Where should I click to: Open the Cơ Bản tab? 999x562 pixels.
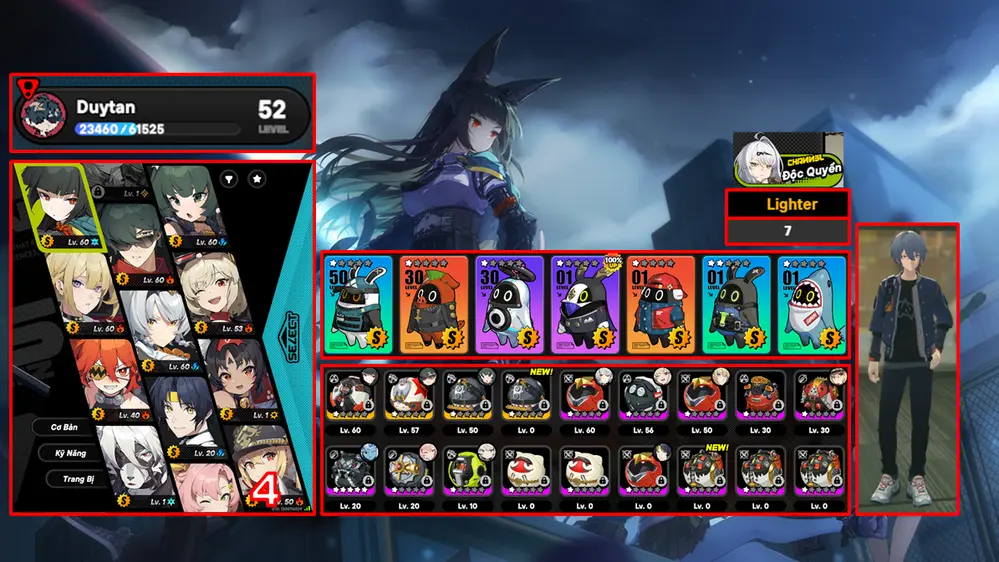click(x=69, y=426)
